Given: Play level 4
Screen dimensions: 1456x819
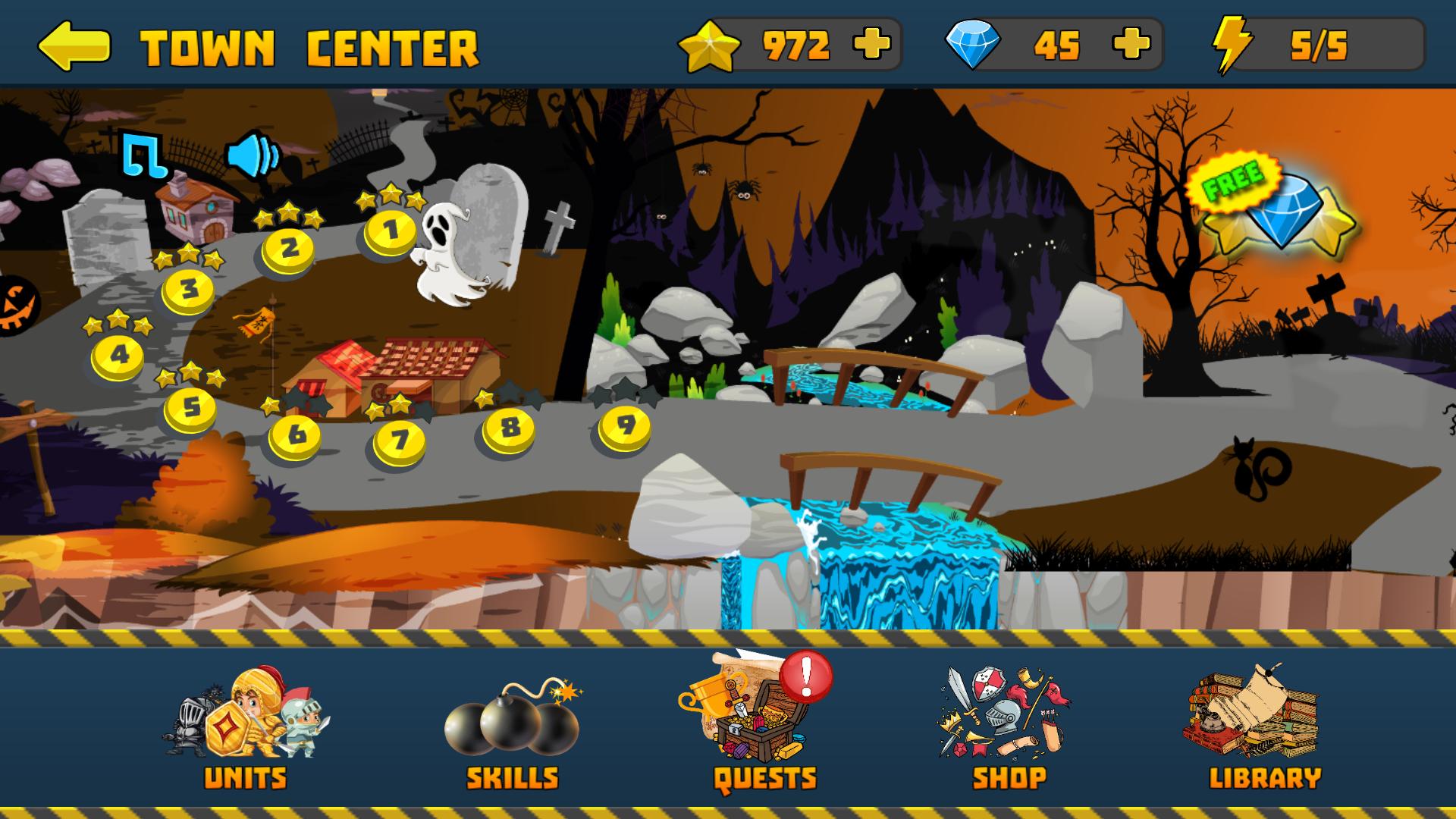Looking at the screenshot, I should tap(118, 356).
